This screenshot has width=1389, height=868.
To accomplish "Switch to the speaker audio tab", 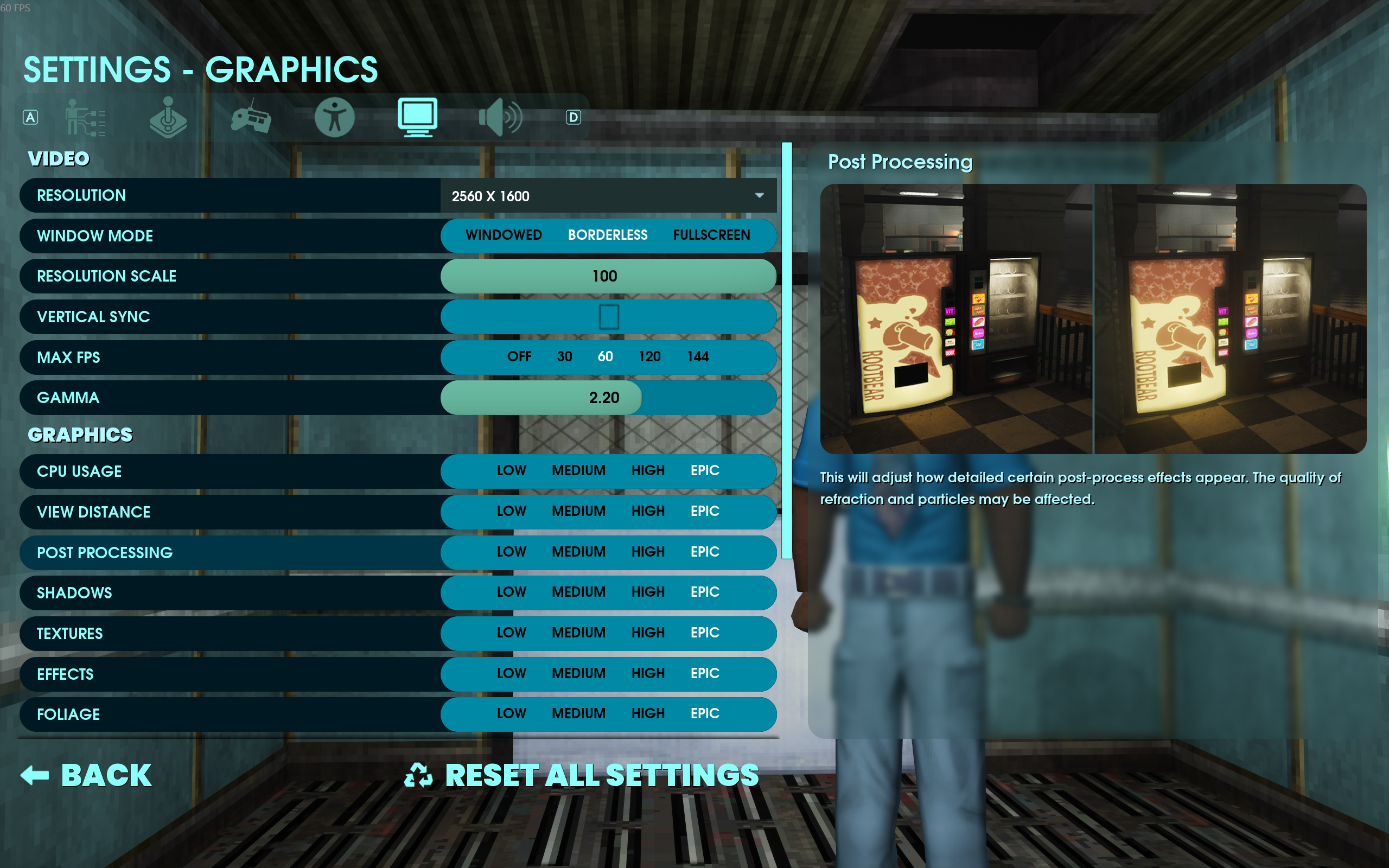I will [500, 117].
